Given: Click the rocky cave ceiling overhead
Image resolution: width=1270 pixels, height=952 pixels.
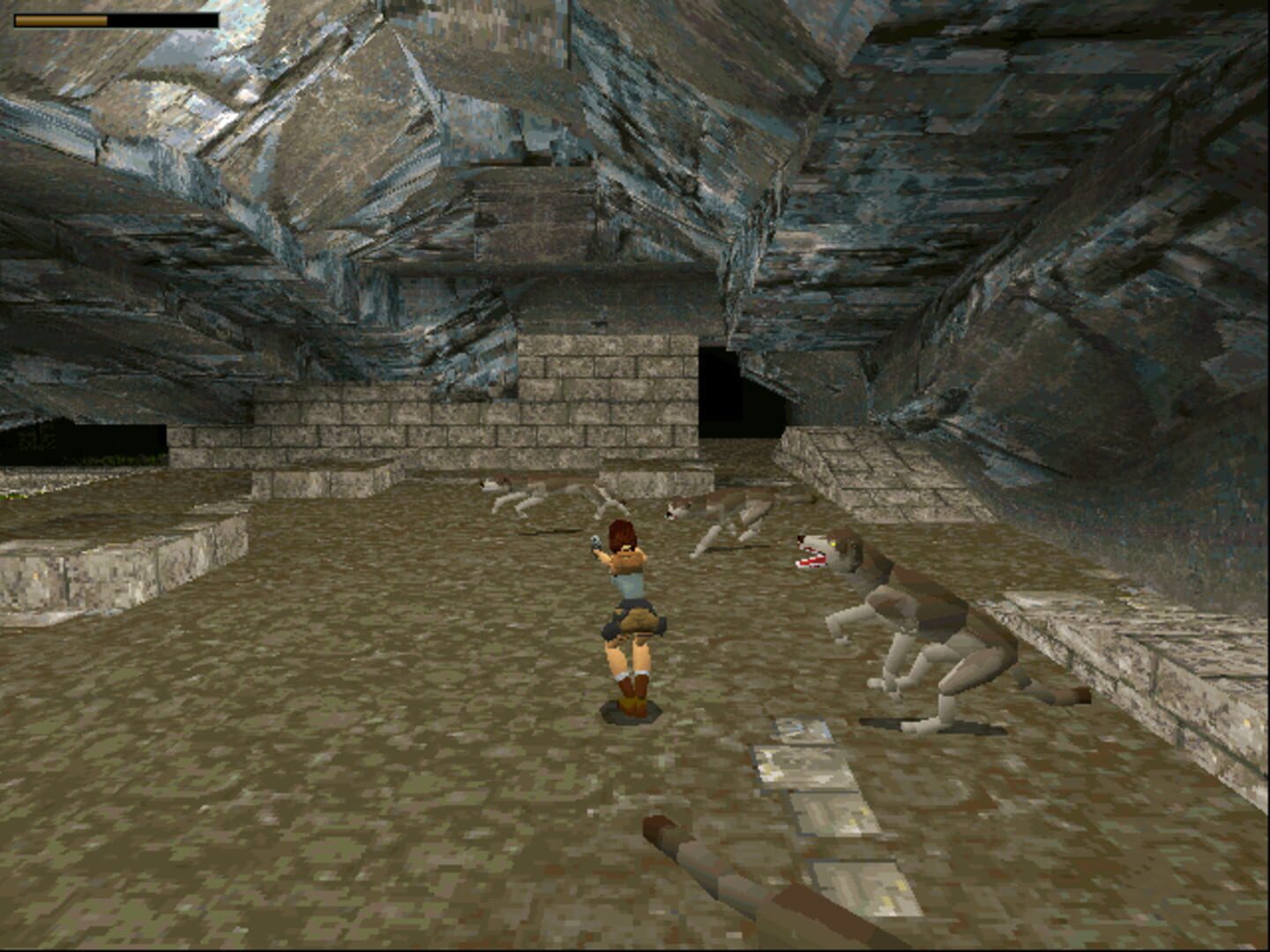Looking at the screenshot, I should click(x=617, y=132).
